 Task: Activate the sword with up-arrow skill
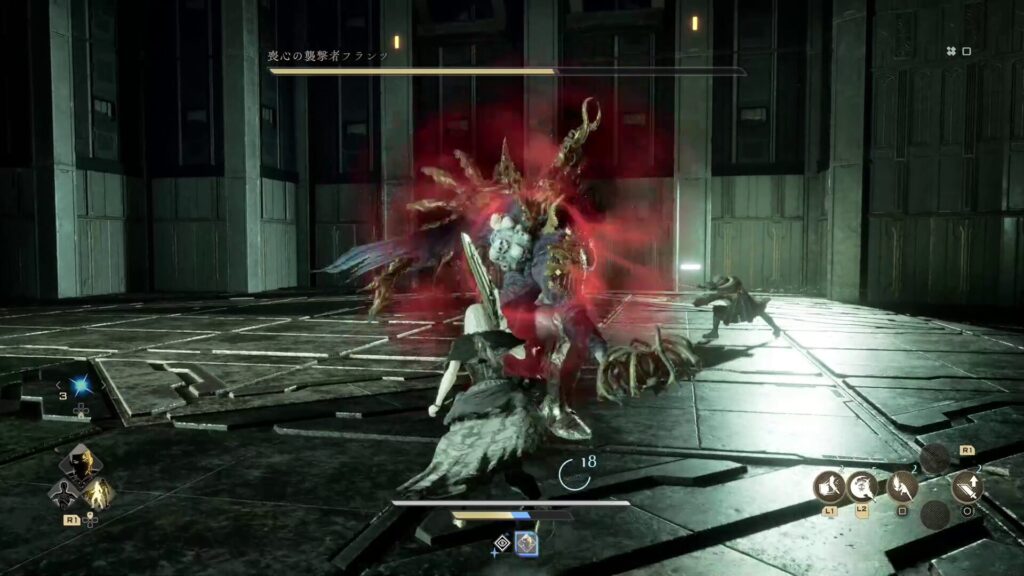(x=968, y=487)
